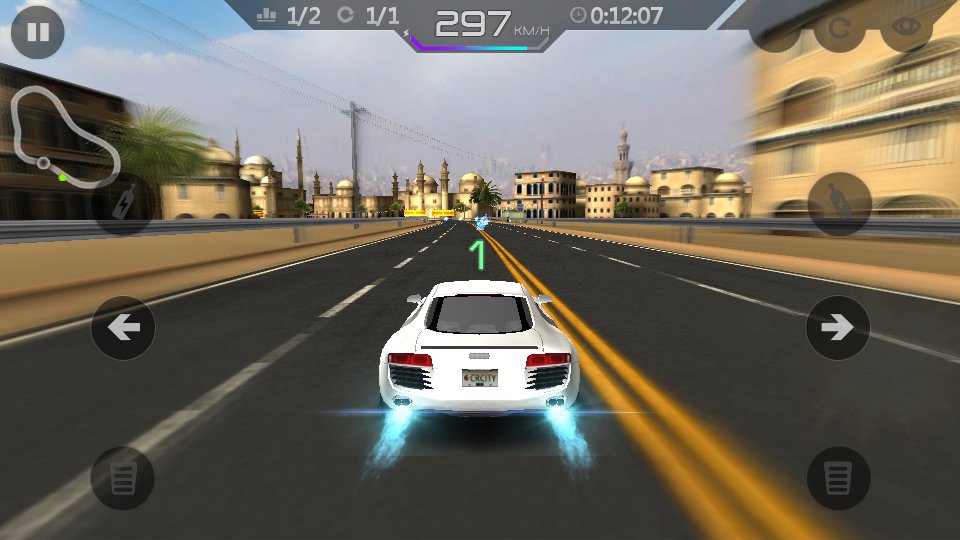The image size is (960, 540).
Task: Reset the car with the circular arrow button
Action: [838, 31]
